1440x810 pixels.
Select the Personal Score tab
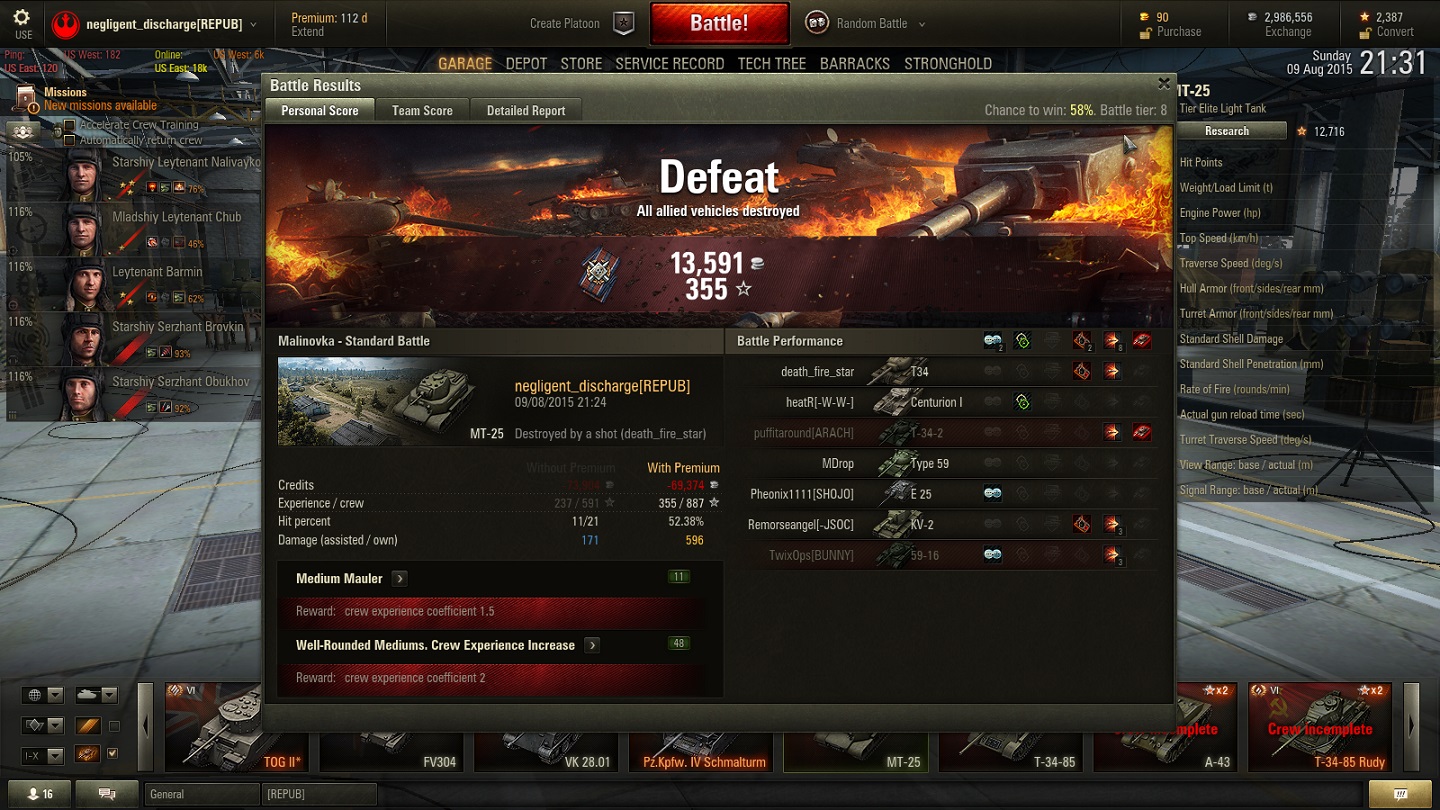pyautogui.click(x=319, y=111)
